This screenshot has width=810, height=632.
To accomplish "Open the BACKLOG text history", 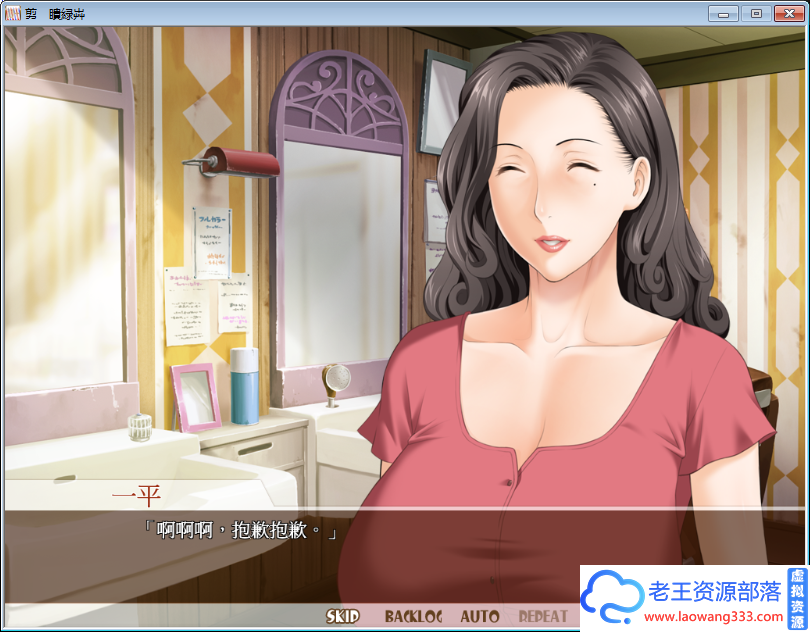I will 412,617.
